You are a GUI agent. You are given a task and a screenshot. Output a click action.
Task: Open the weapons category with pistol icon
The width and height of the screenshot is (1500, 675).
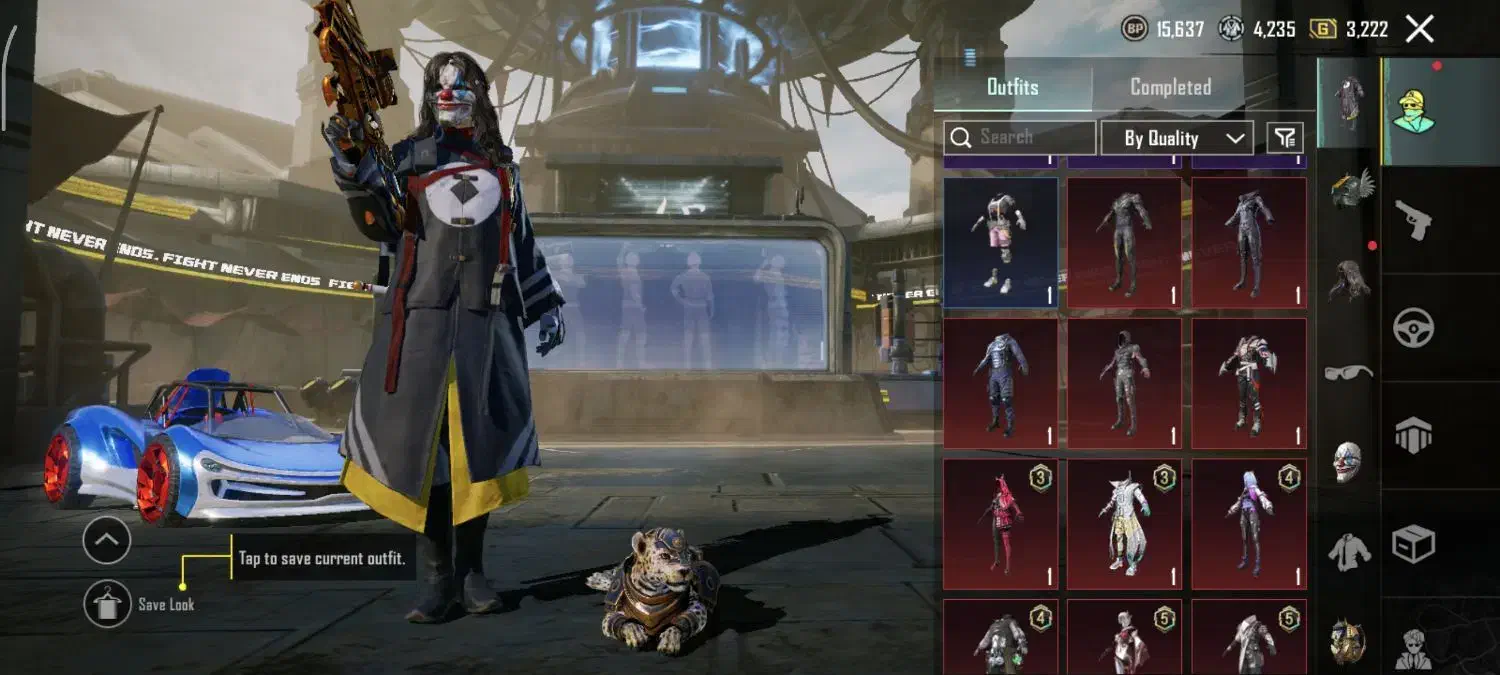[x=1413, y=221]
